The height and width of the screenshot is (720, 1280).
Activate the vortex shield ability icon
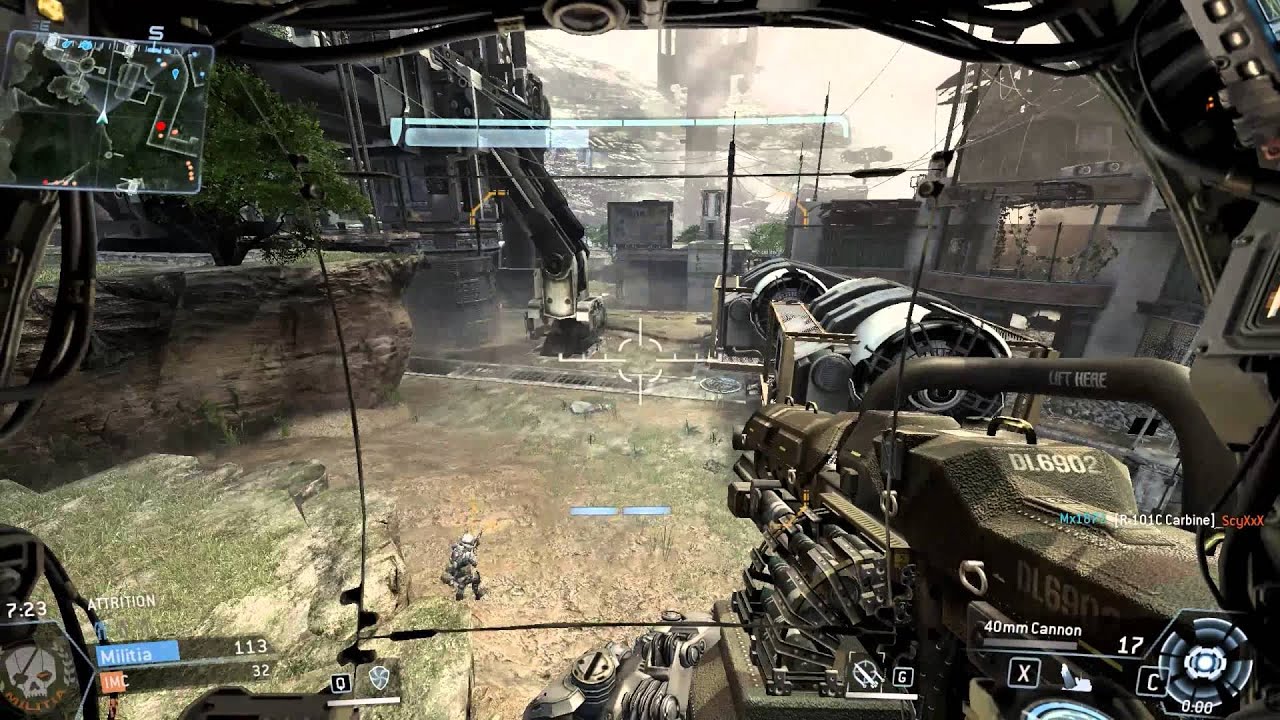pyautogui.click(x=379, y=679)
